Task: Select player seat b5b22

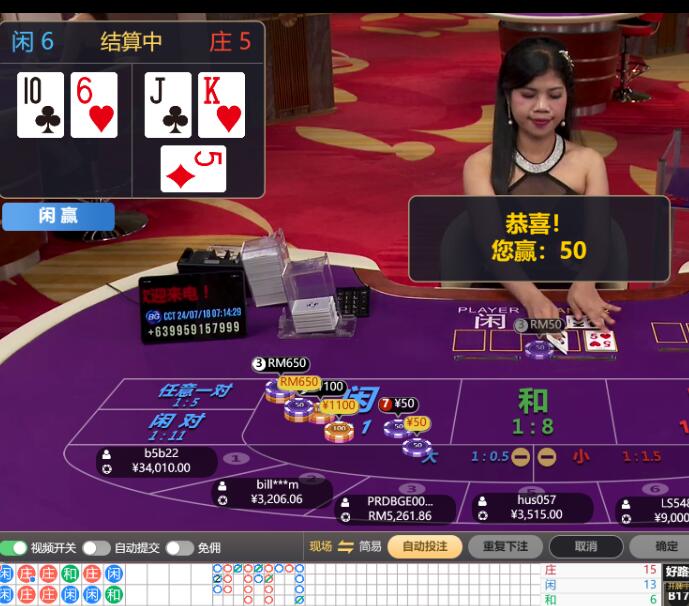Action: pos(160,460)
